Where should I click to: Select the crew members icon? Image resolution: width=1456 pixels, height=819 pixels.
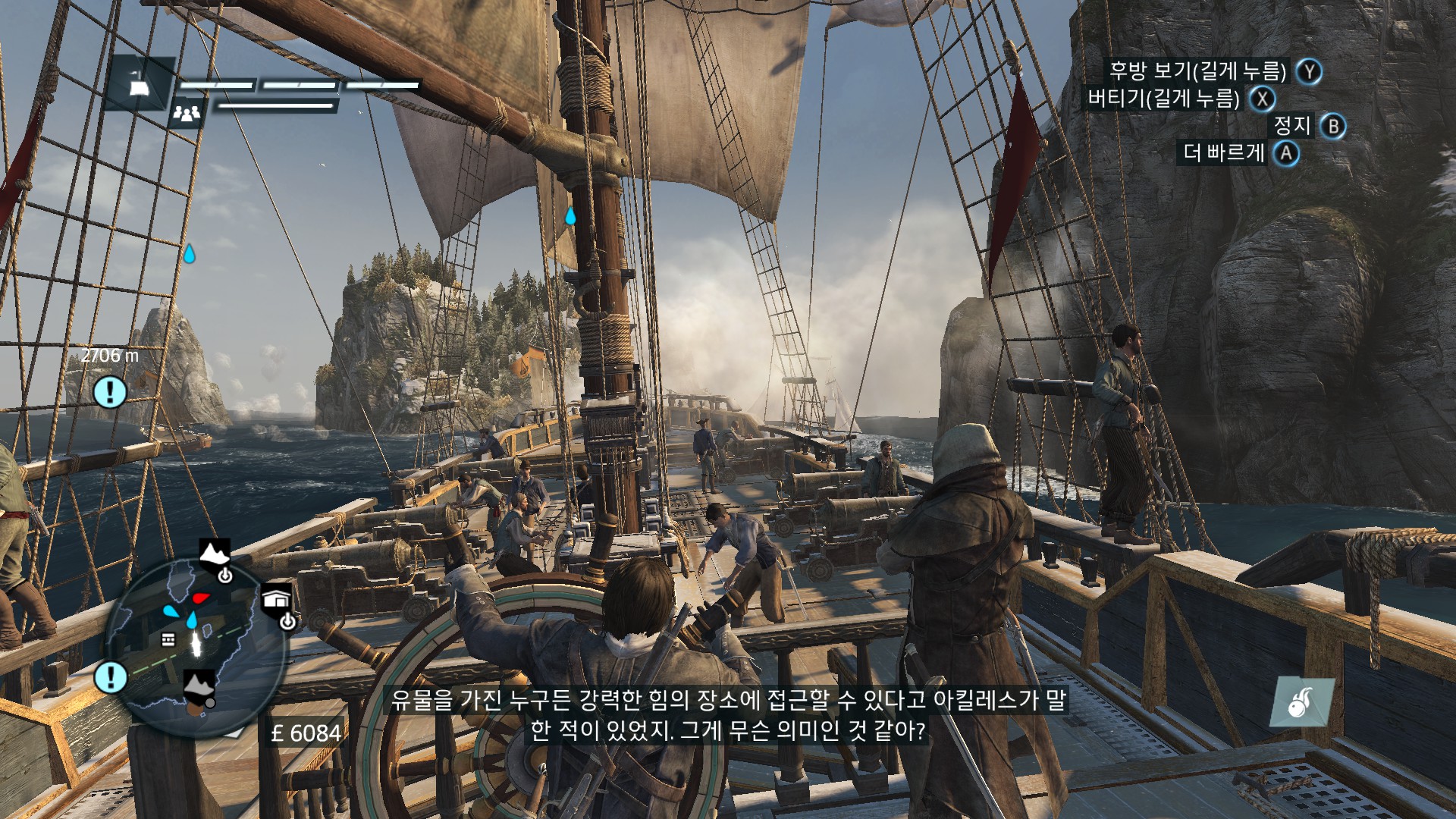(x=187, y=113)
